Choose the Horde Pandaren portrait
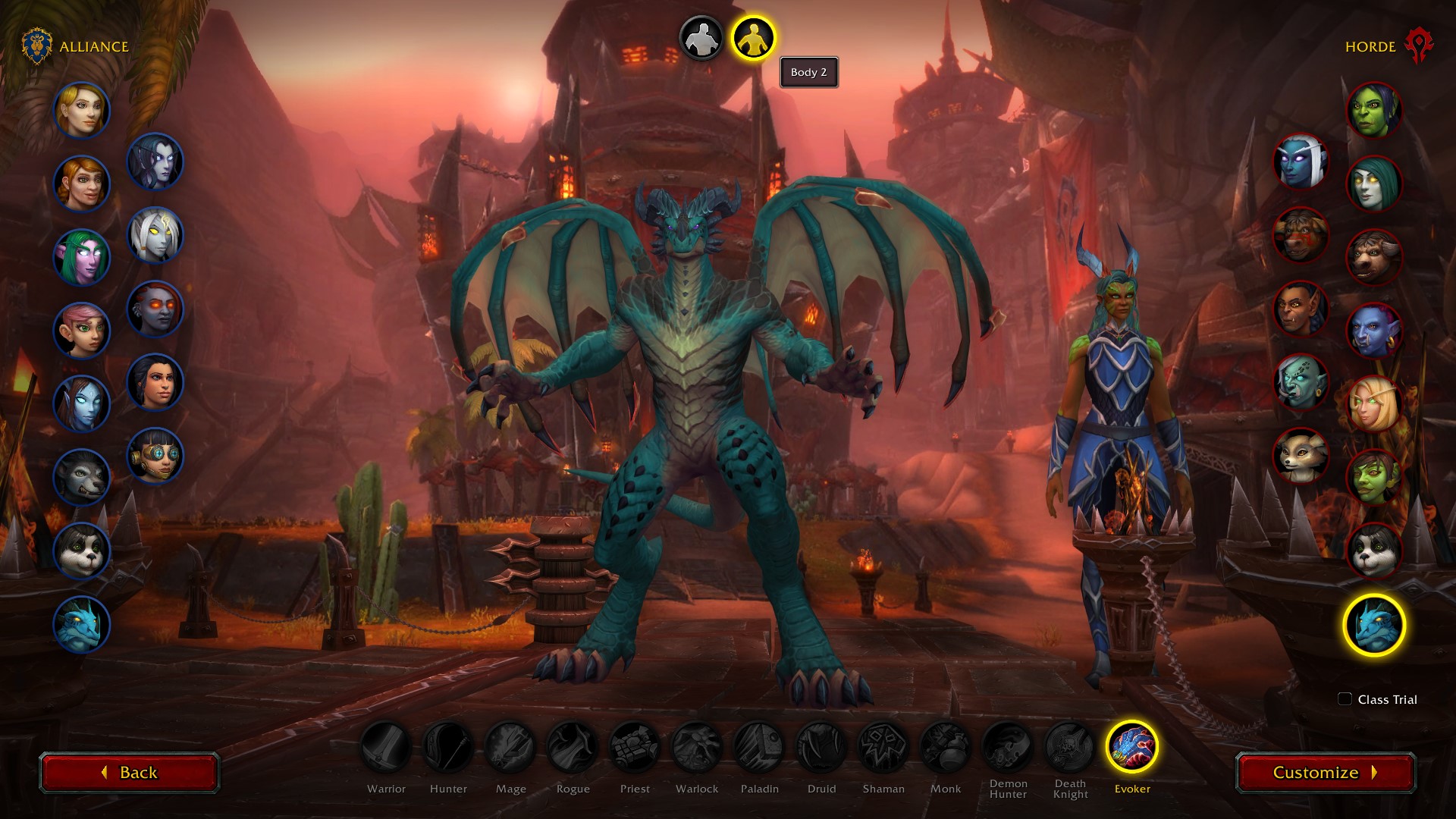The width and height of the screenshot is (1456, 819). 1373,551
